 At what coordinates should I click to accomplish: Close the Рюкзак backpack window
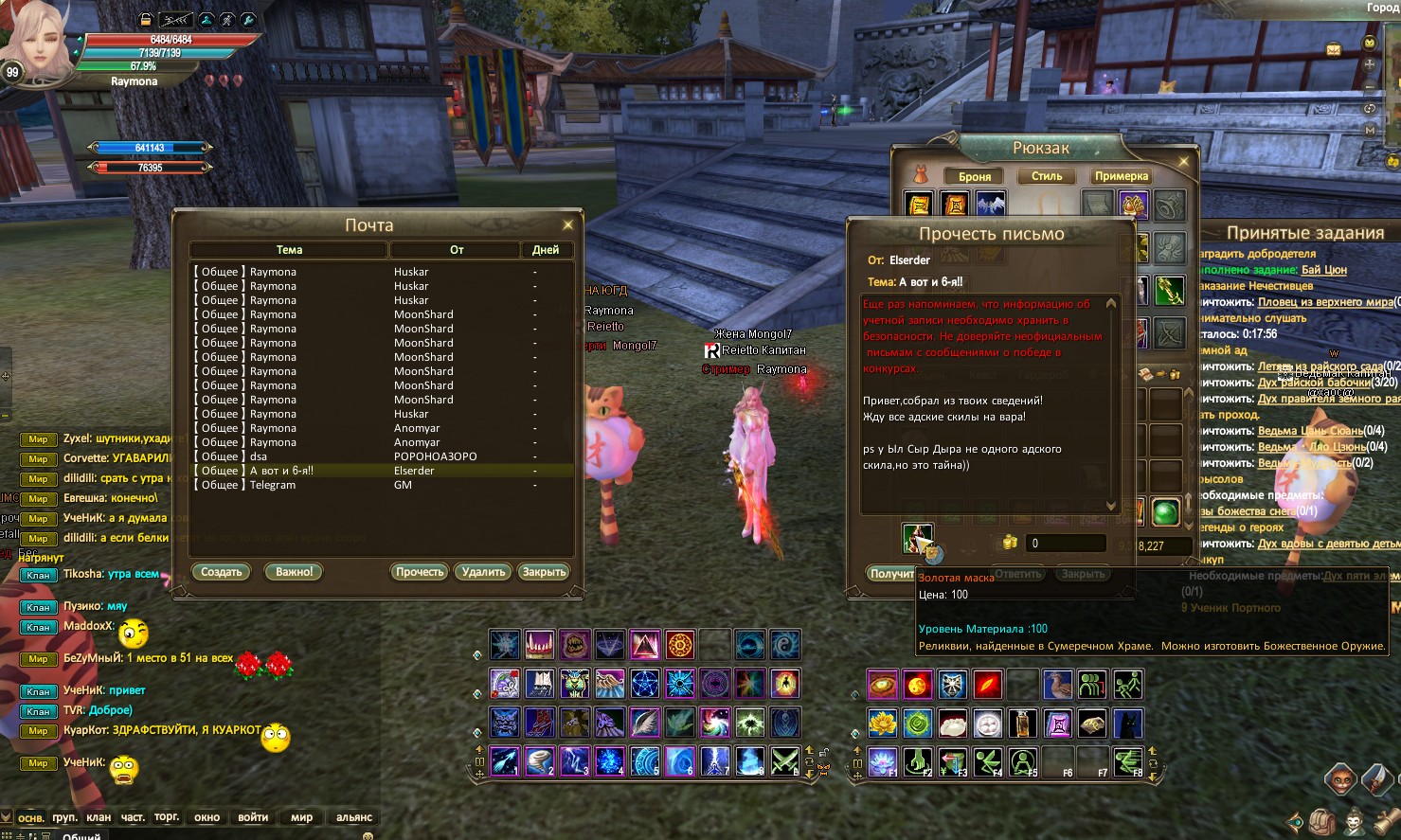(x=1183, y=162)
